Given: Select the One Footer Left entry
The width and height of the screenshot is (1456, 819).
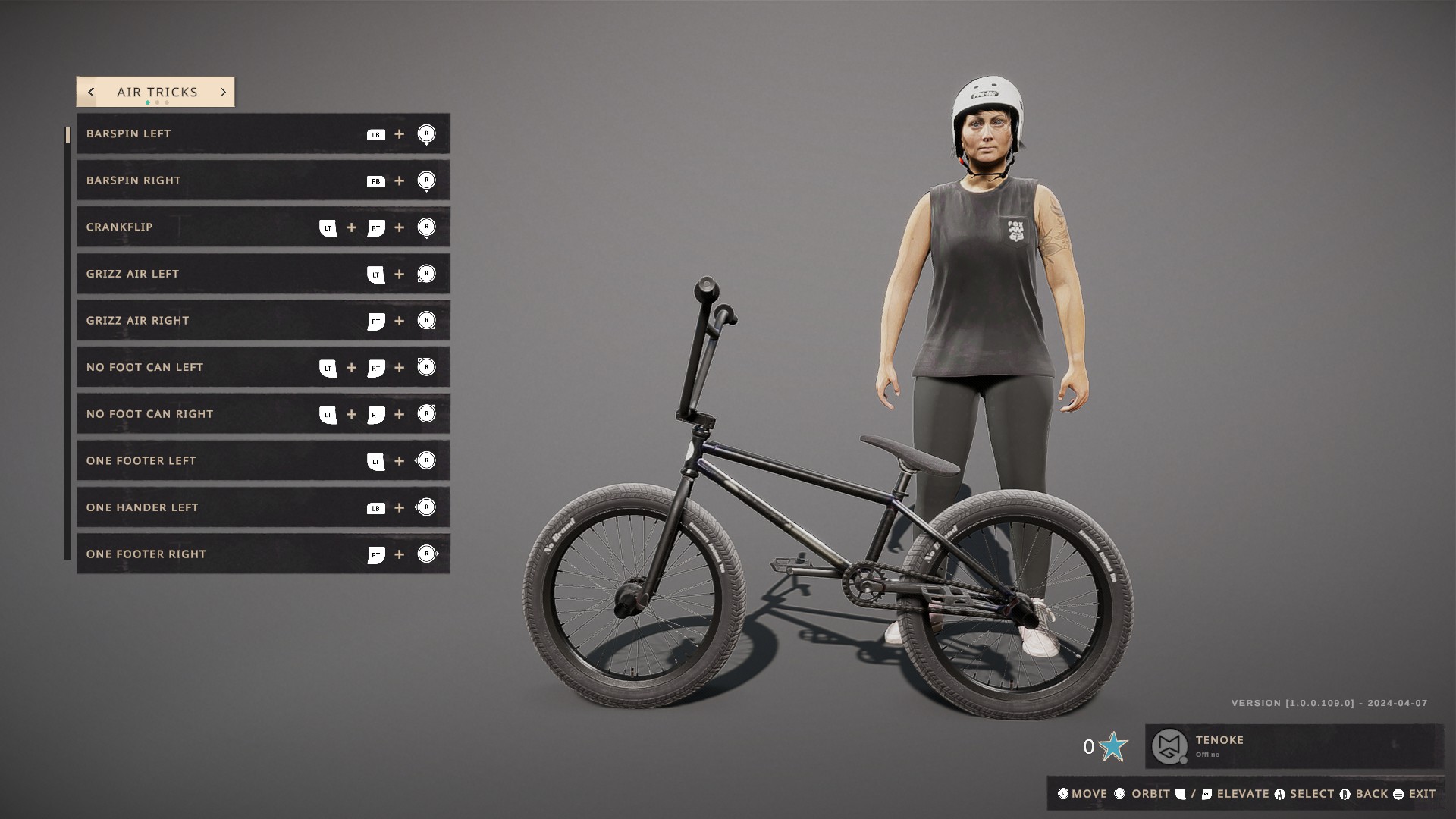Looking at the screenshot, I should pyautogui.click(x=262, y=460).
